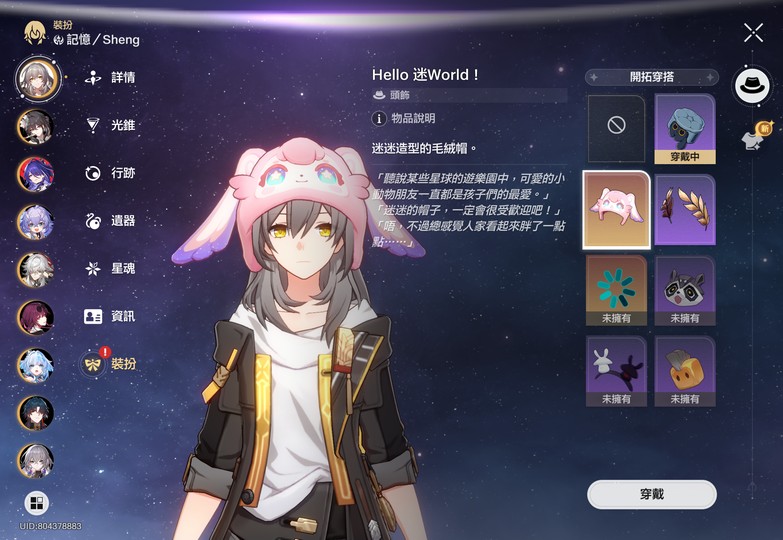The height and width of the screenshot is (540, 783).
Task: Switch to the 光錐 light cone tab
Action: pyautogui.click(x=111, y=125)
